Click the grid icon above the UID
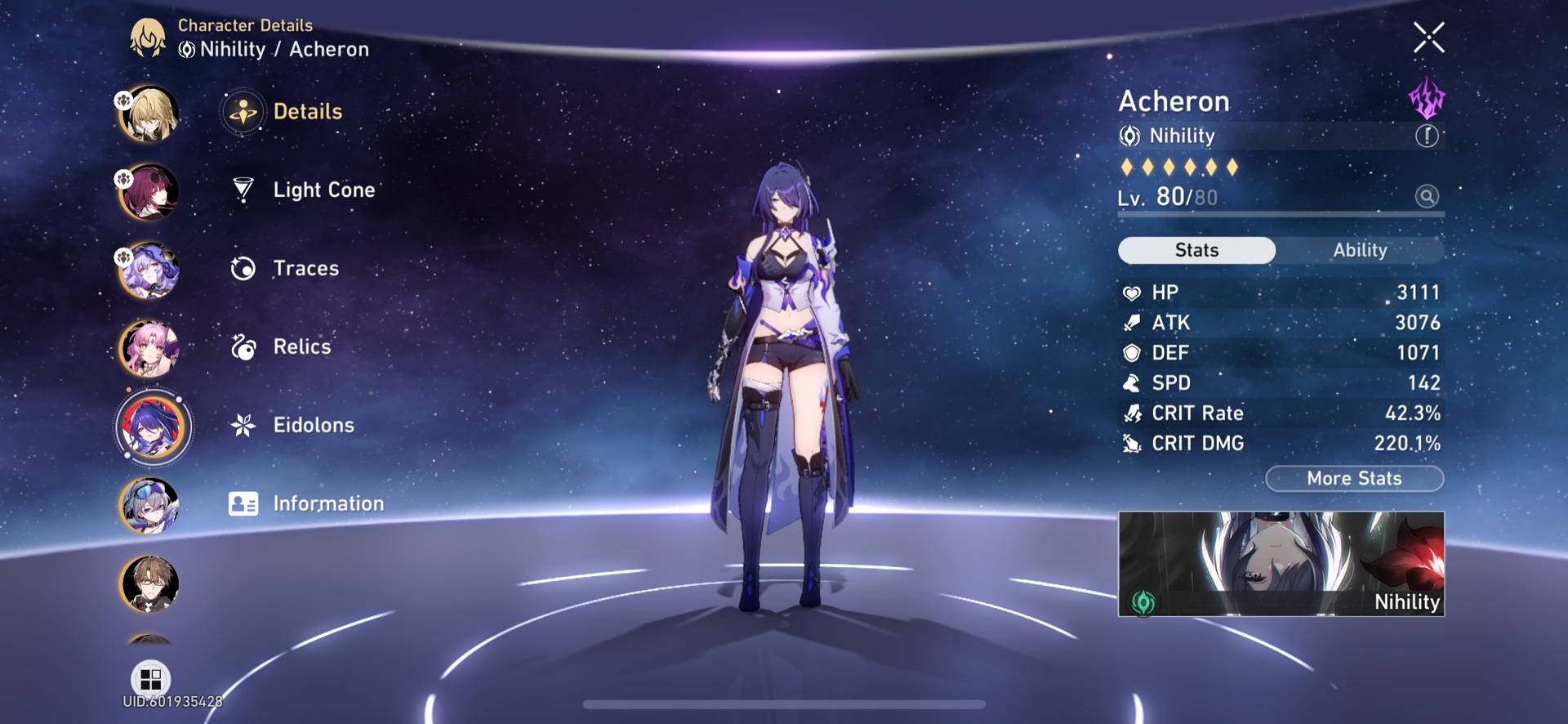Viewport: 1568px width, 724px height. pos(152,678)
